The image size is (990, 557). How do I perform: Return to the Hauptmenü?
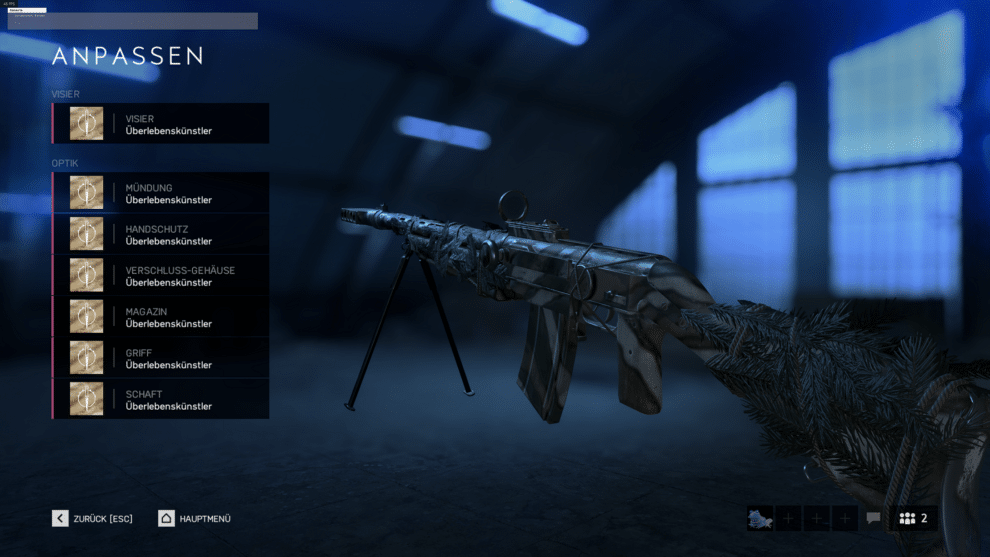click(195, 518)
